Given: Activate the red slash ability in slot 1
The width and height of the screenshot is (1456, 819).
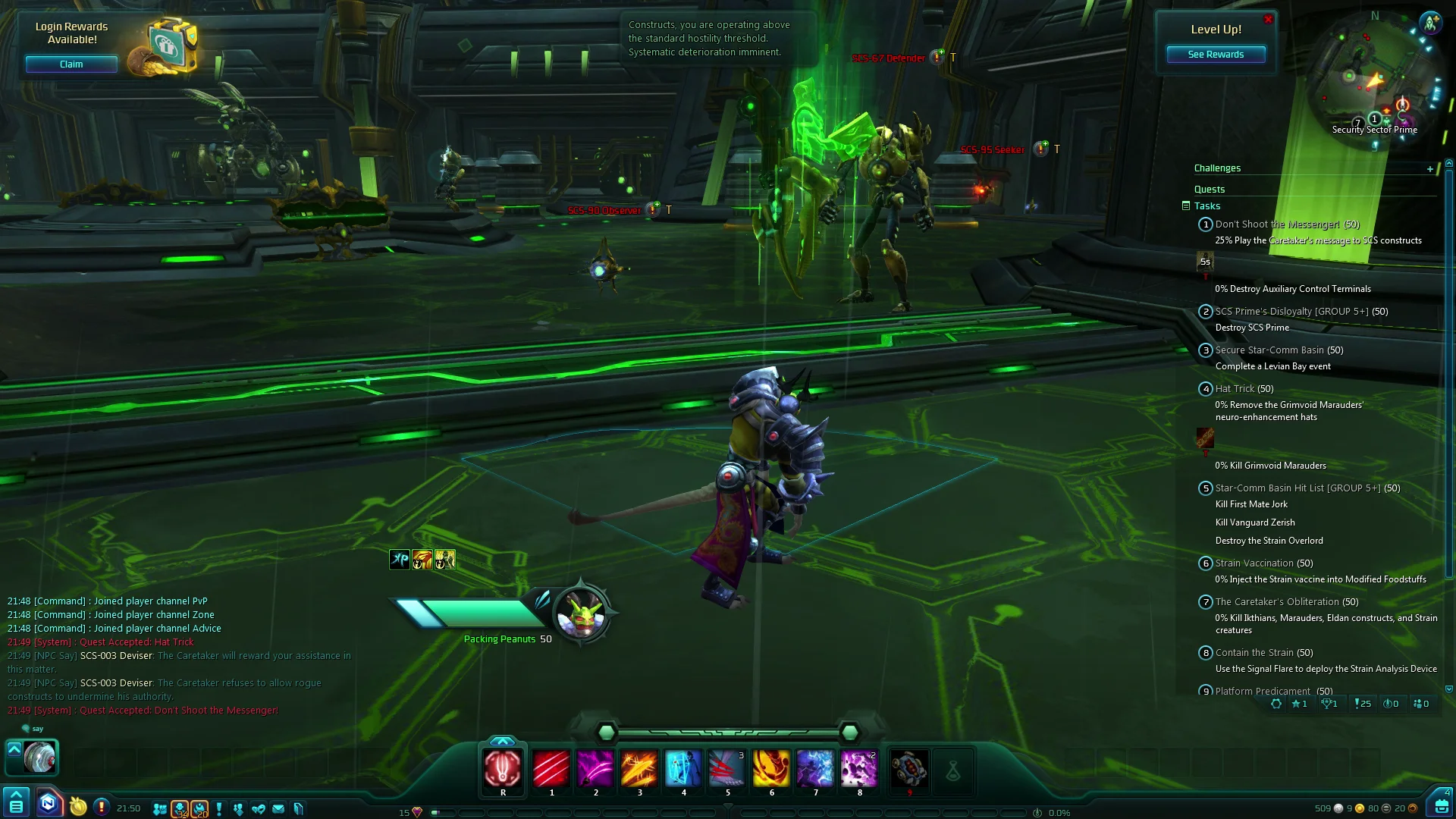Looking at the screenshot, I should click(551, 768).
